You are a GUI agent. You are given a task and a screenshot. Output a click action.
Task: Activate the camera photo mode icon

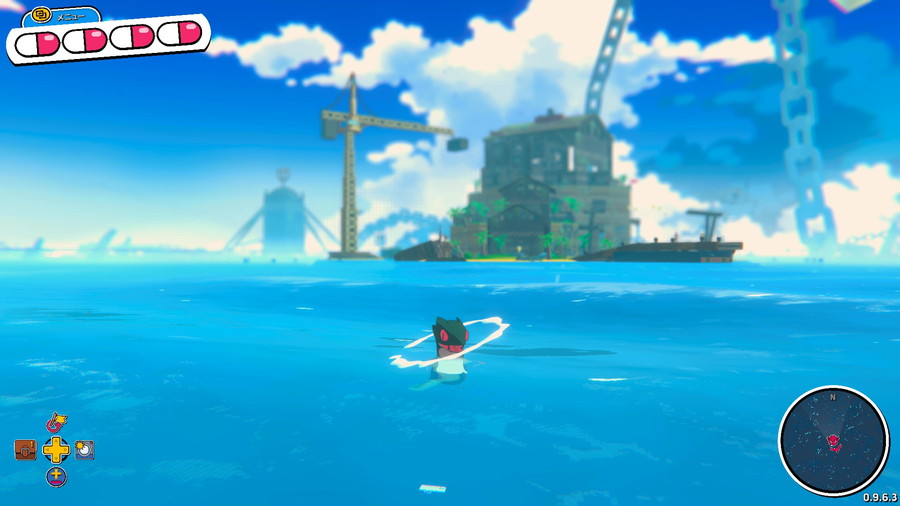85,450
